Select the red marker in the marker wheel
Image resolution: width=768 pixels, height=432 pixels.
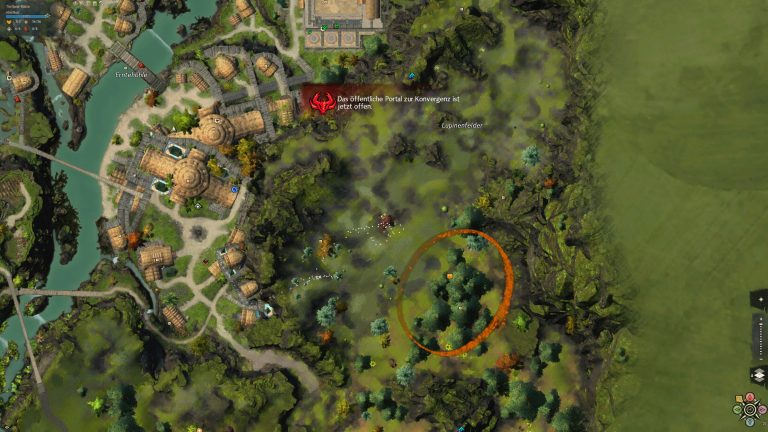point(750,397)
